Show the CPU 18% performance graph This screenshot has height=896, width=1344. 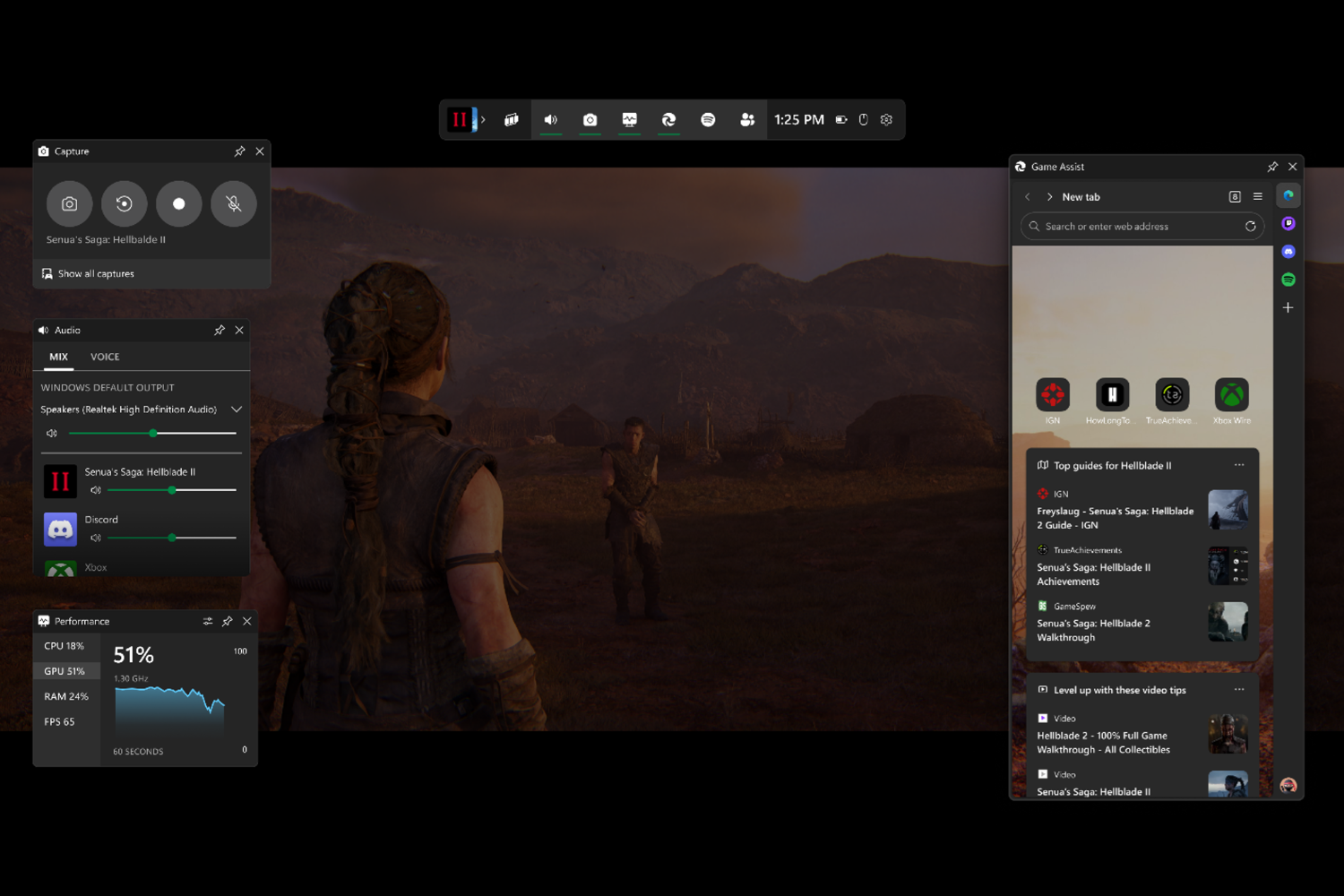click(x=65, y=646)
